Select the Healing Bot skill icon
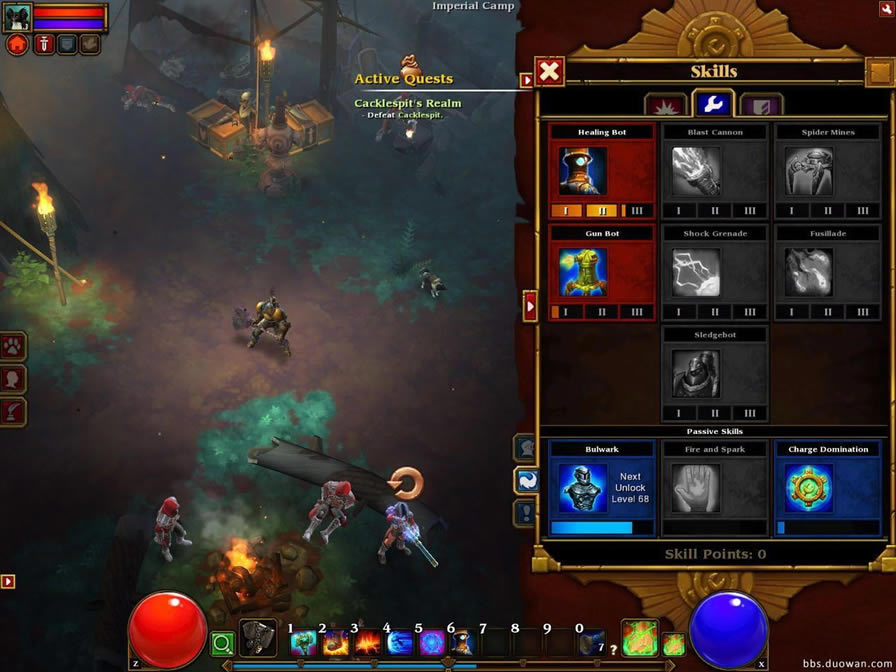Viewport: 896px width, 672px height. [583, 170]
